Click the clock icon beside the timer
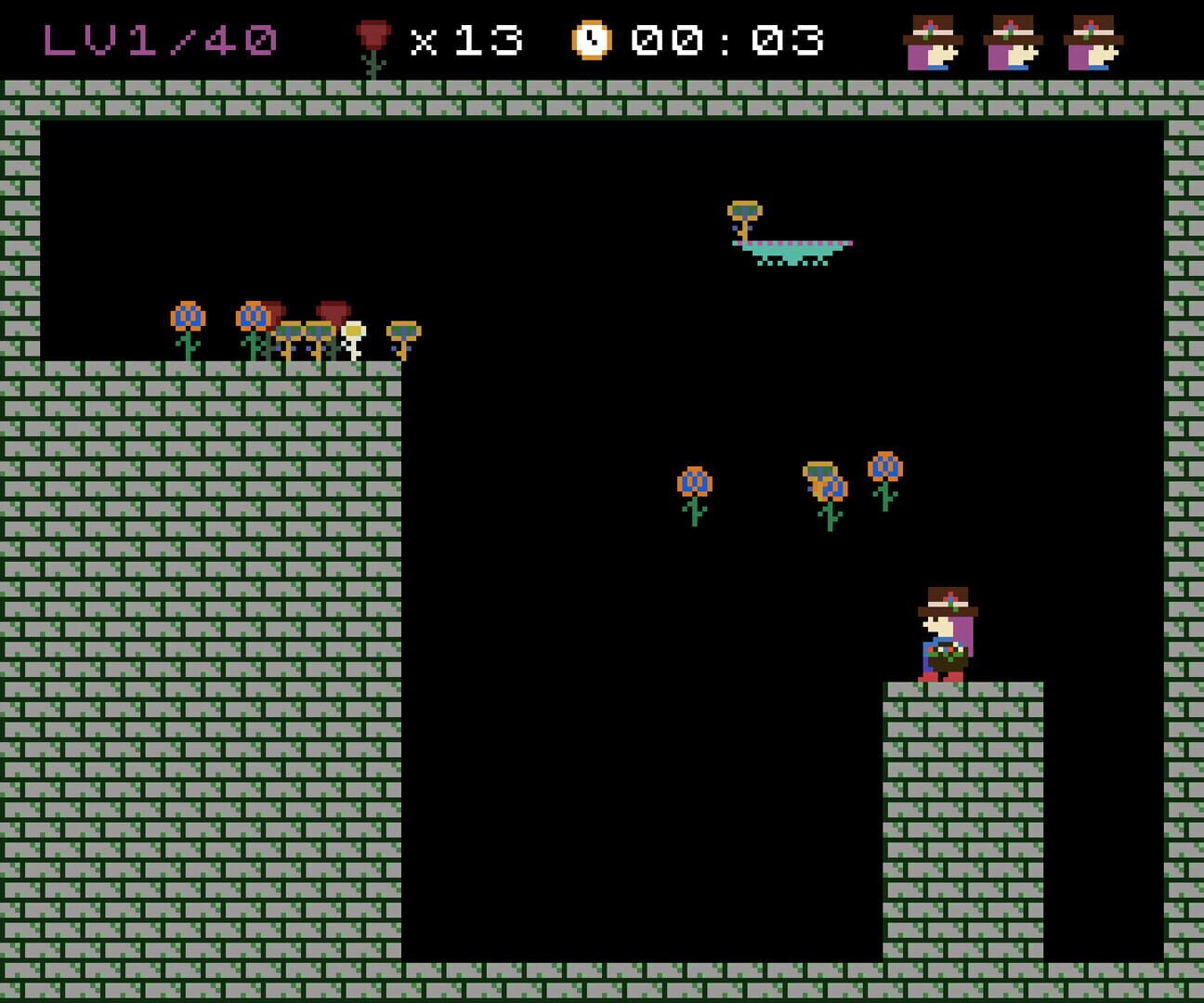The height and width of the screenshot is (1003, 1204). [592, 40]
